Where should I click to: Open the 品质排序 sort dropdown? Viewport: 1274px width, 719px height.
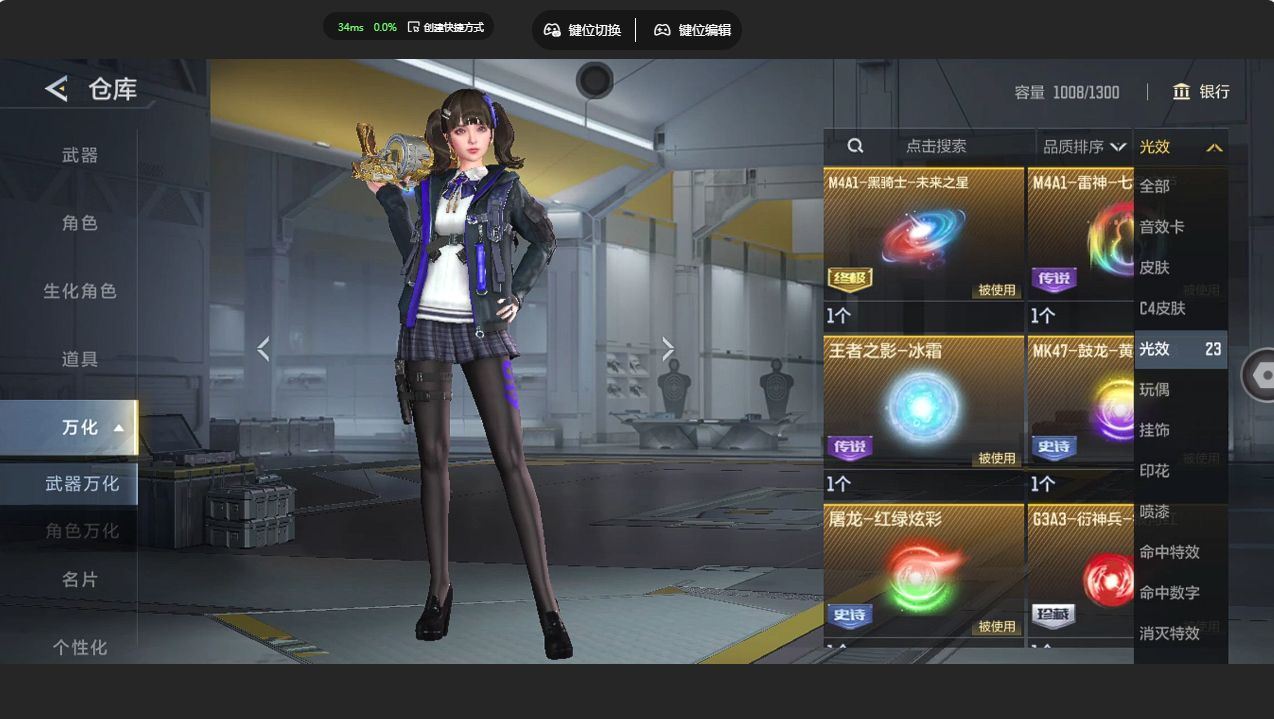1084,147
